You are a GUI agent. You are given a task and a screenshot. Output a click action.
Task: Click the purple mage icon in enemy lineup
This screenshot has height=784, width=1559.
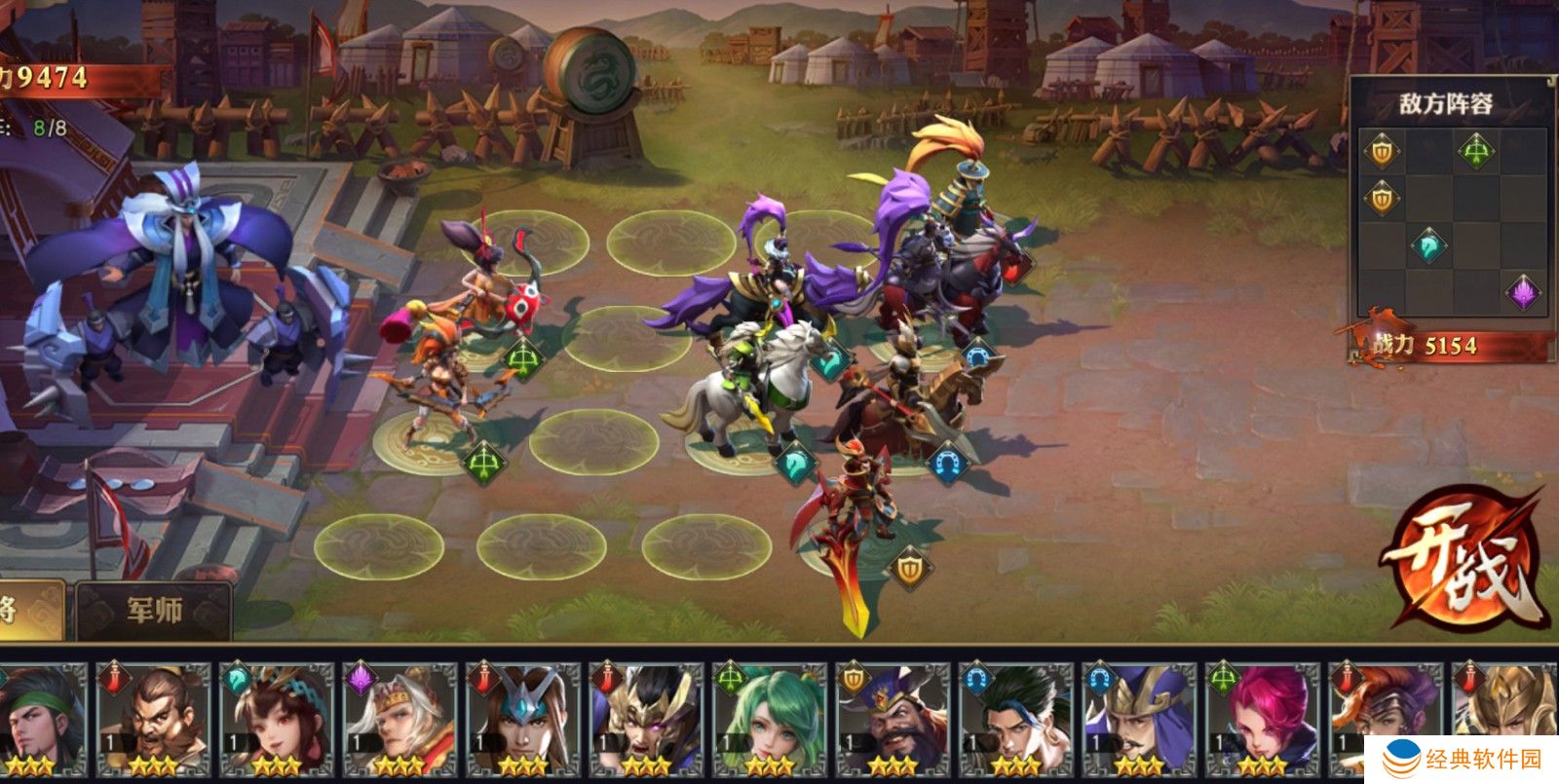pos(1523,291)
